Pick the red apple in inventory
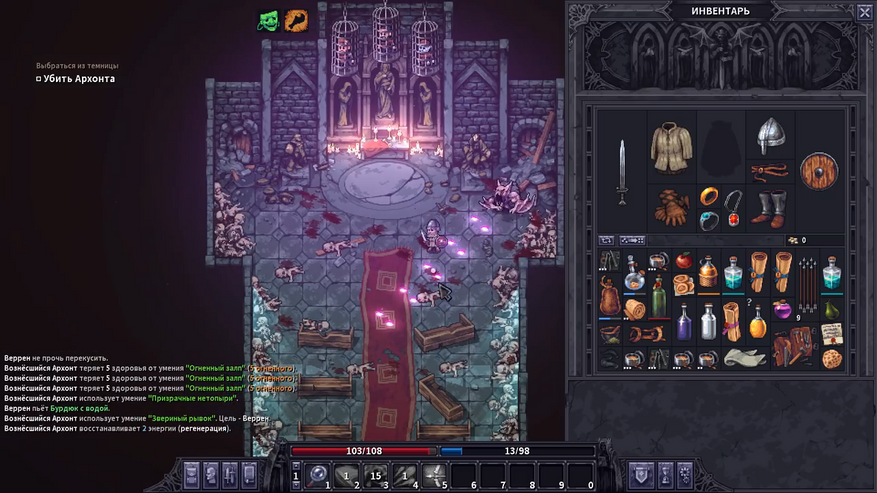Image resolution: width=877 pixels, height=493 pixels. (x=684, y=262)
